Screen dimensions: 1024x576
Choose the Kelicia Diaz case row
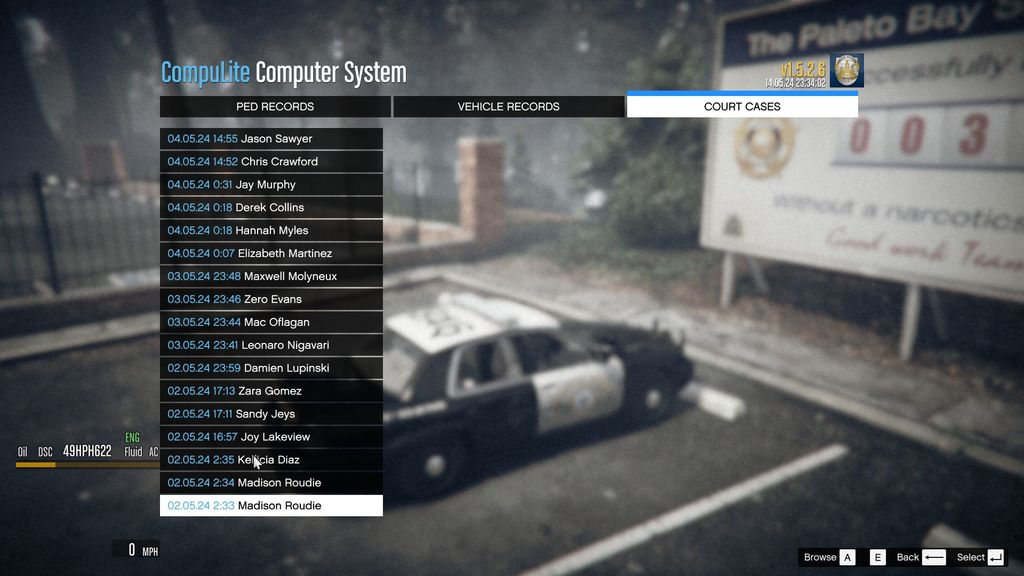click(271, 461)
